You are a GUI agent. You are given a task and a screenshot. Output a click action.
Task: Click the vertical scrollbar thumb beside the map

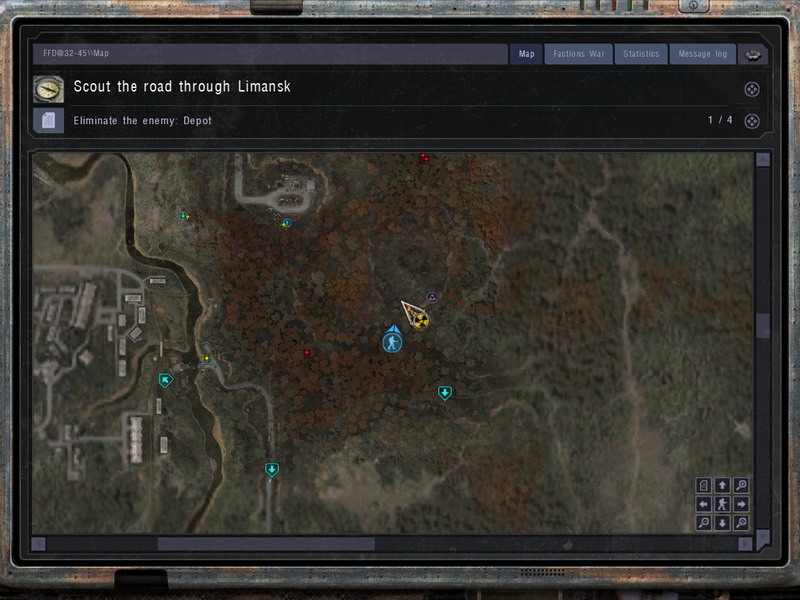(764, 326)
